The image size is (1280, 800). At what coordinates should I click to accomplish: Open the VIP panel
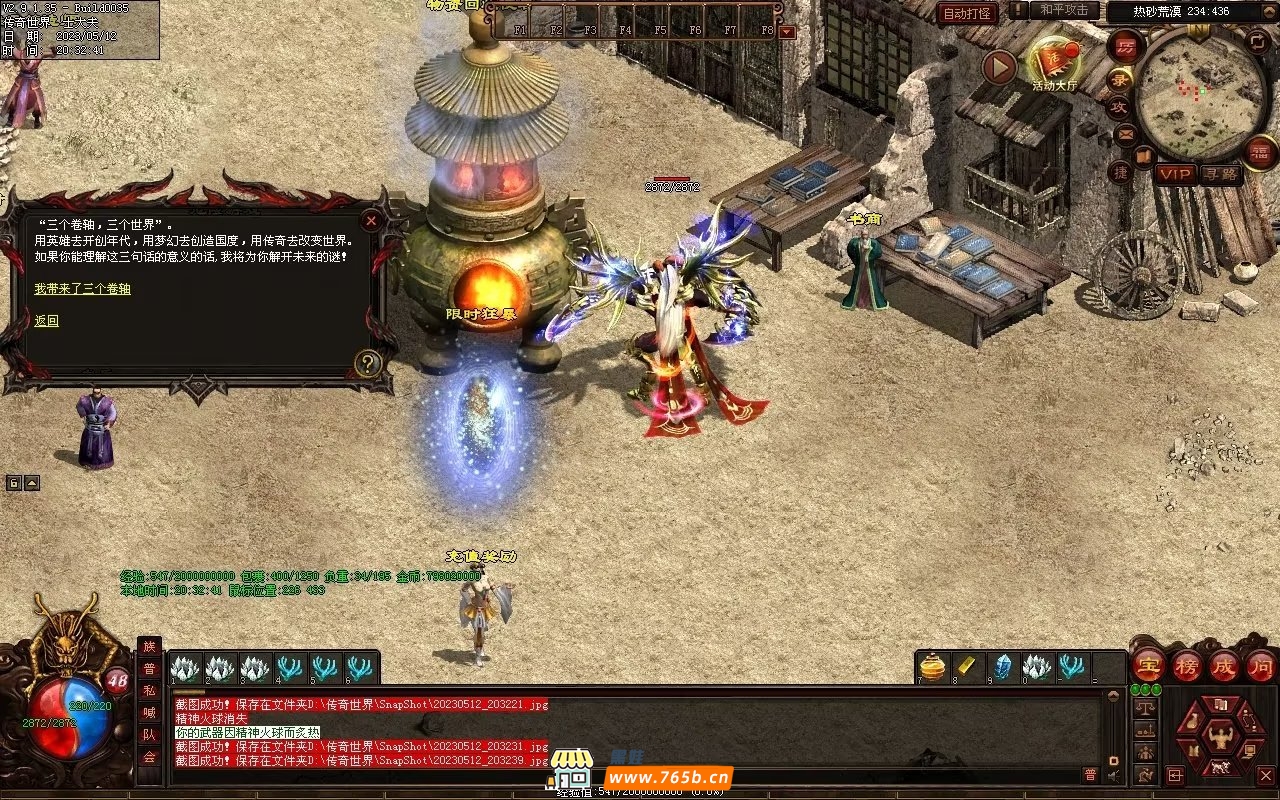[x=1175, y=174]
